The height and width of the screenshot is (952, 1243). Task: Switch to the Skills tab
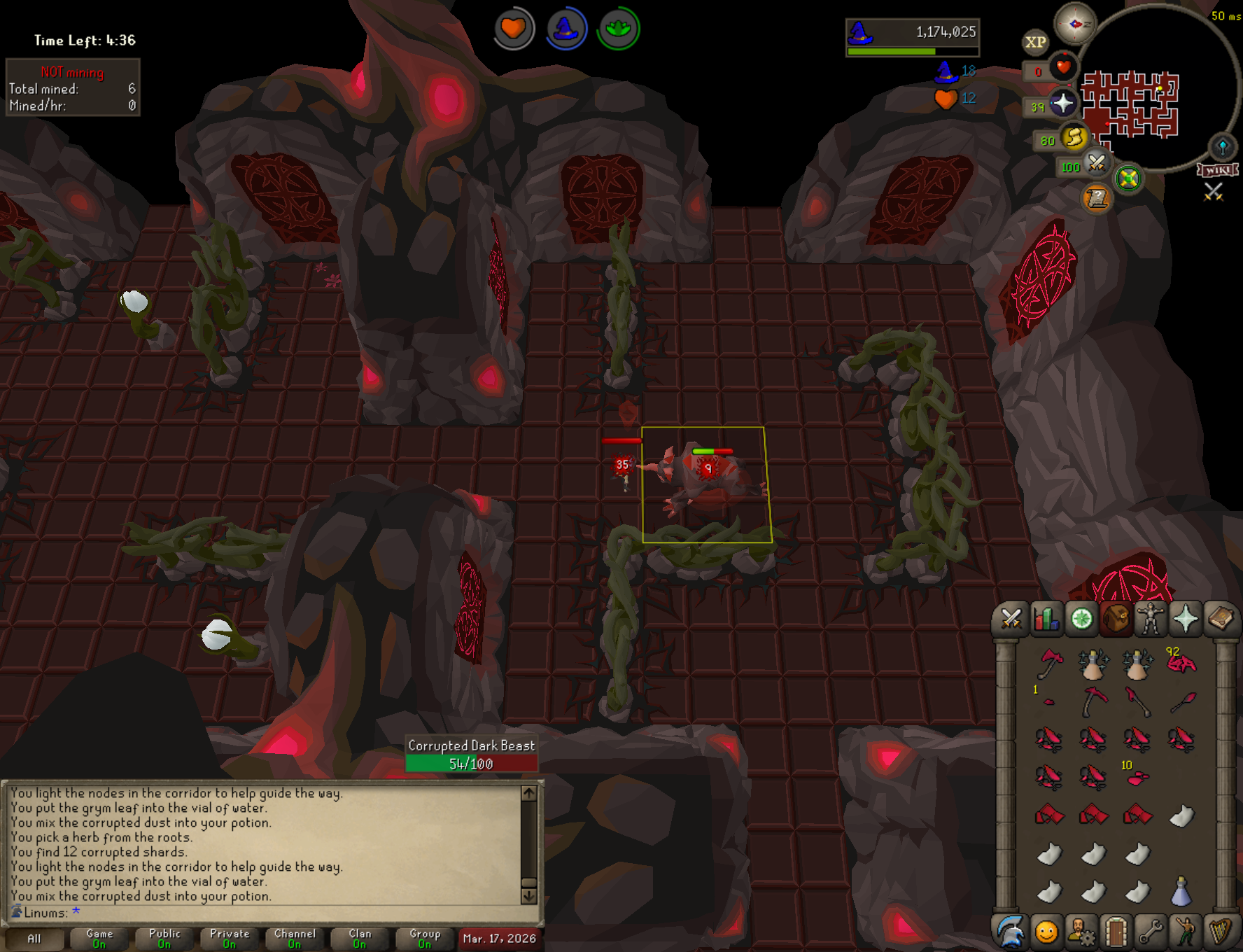[1046, 619]
